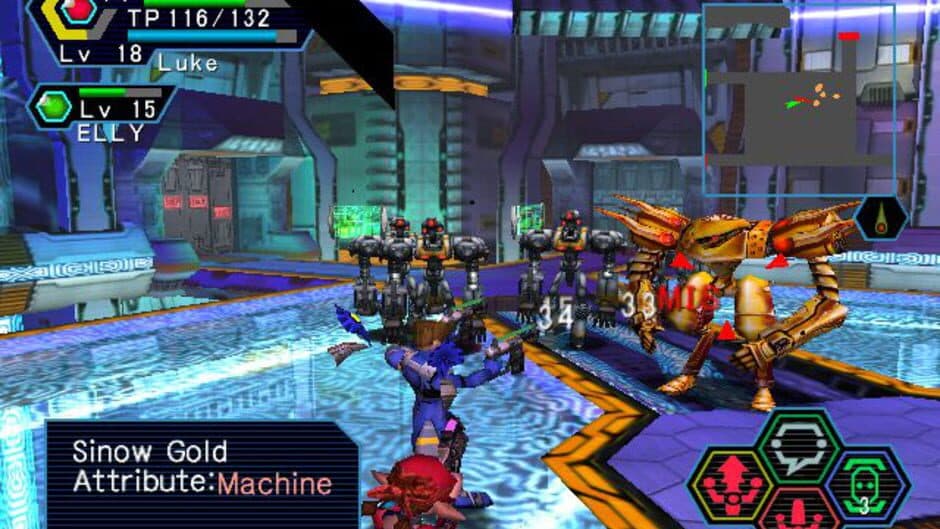Open Luke's player status panel
This screenshot has width=940, height=529.
(x=170, y=36)
